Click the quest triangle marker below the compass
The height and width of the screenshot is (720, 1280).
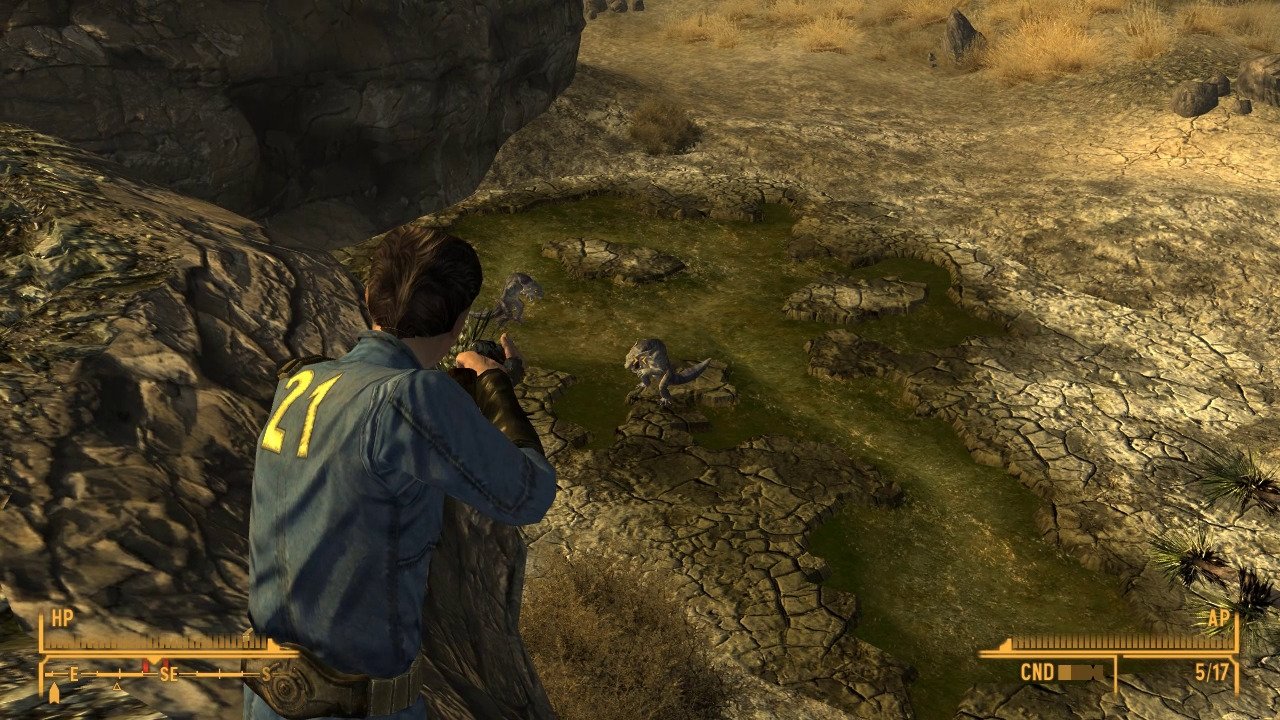pyautogui.click(x=116, y=685)
